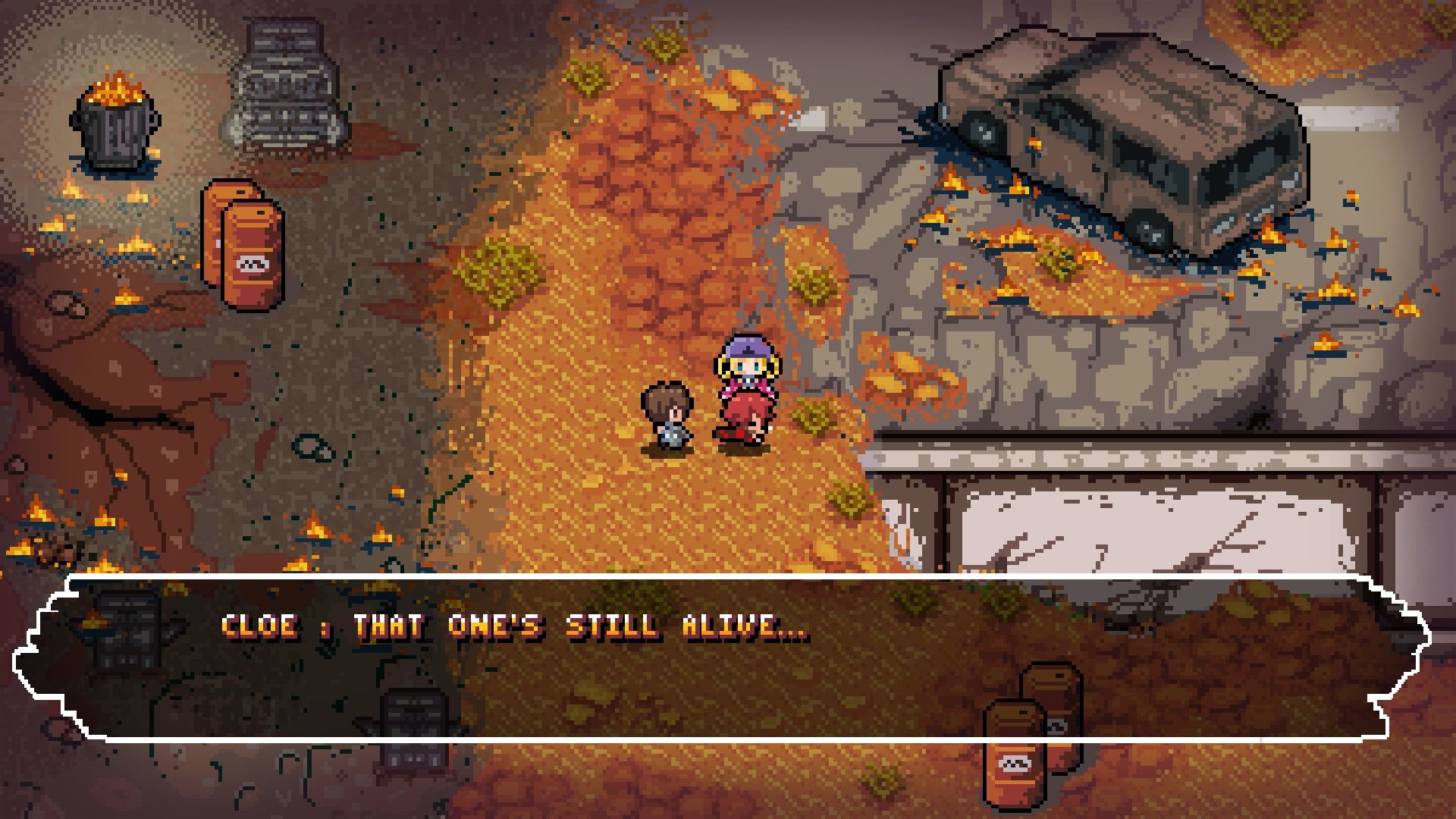
Task: Click the burning trash can sprite
Action: [x=114, y=125]
